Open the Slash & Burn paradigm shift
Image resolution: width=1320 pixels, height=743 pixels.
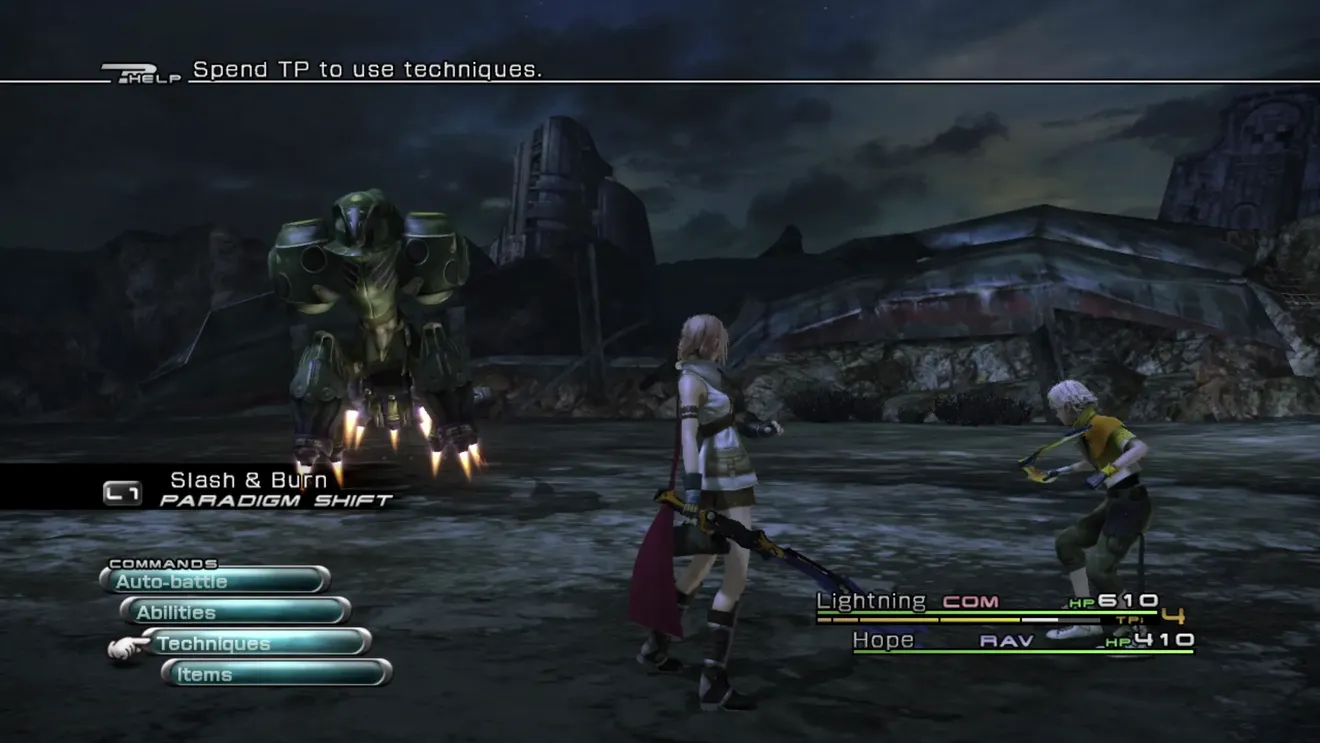tap(250, 489)
